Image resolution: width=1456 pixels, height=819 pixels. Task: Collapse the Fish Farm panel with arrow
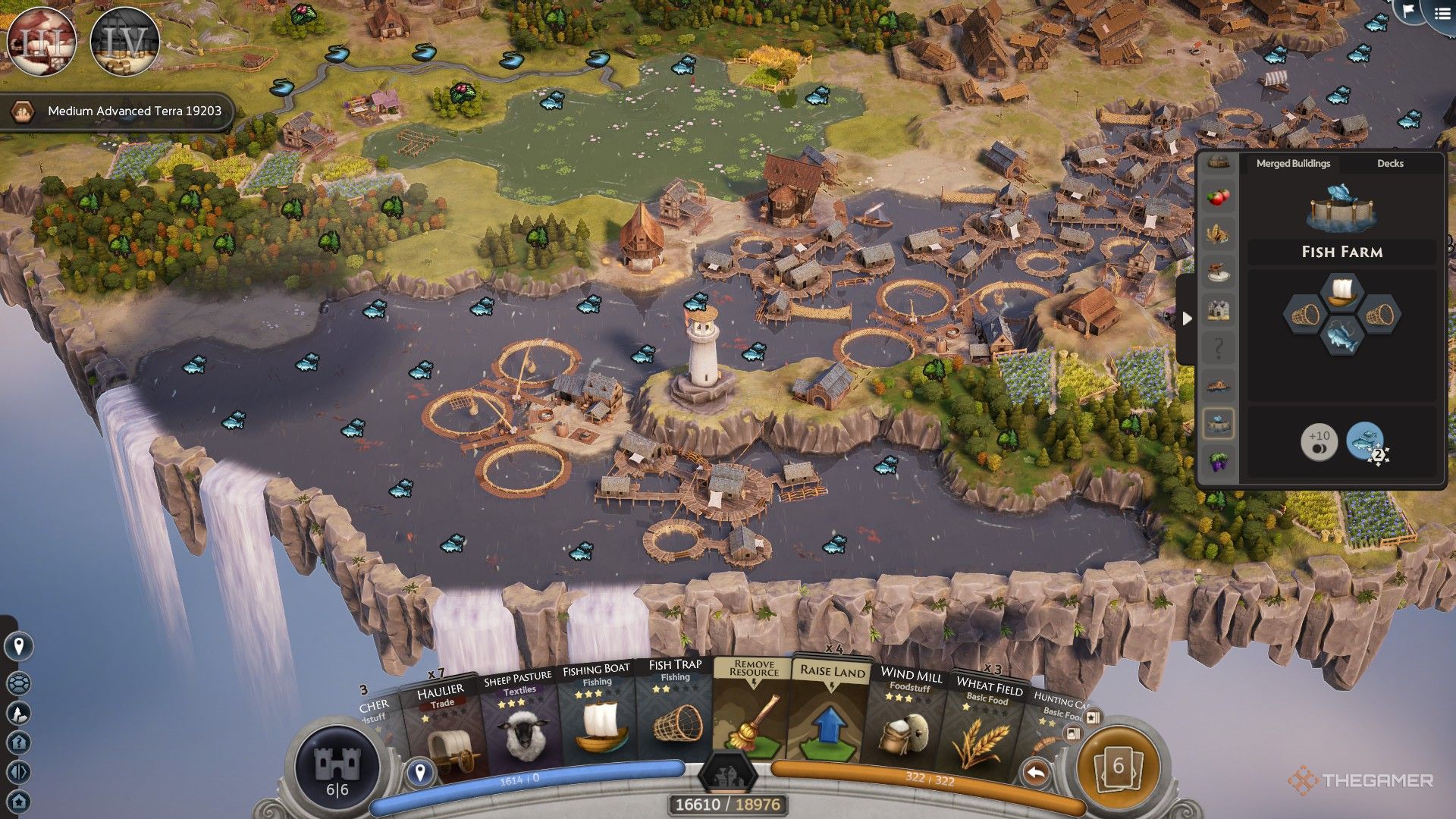tap(1187, 318)
